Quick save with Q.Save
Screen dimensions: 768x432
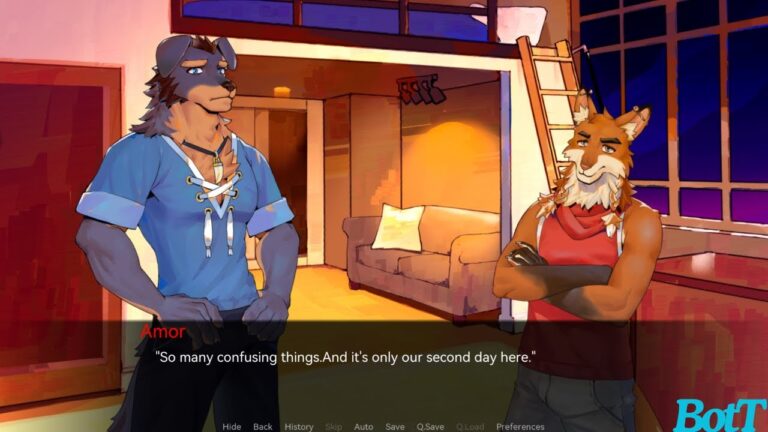[x=431, y=427]
